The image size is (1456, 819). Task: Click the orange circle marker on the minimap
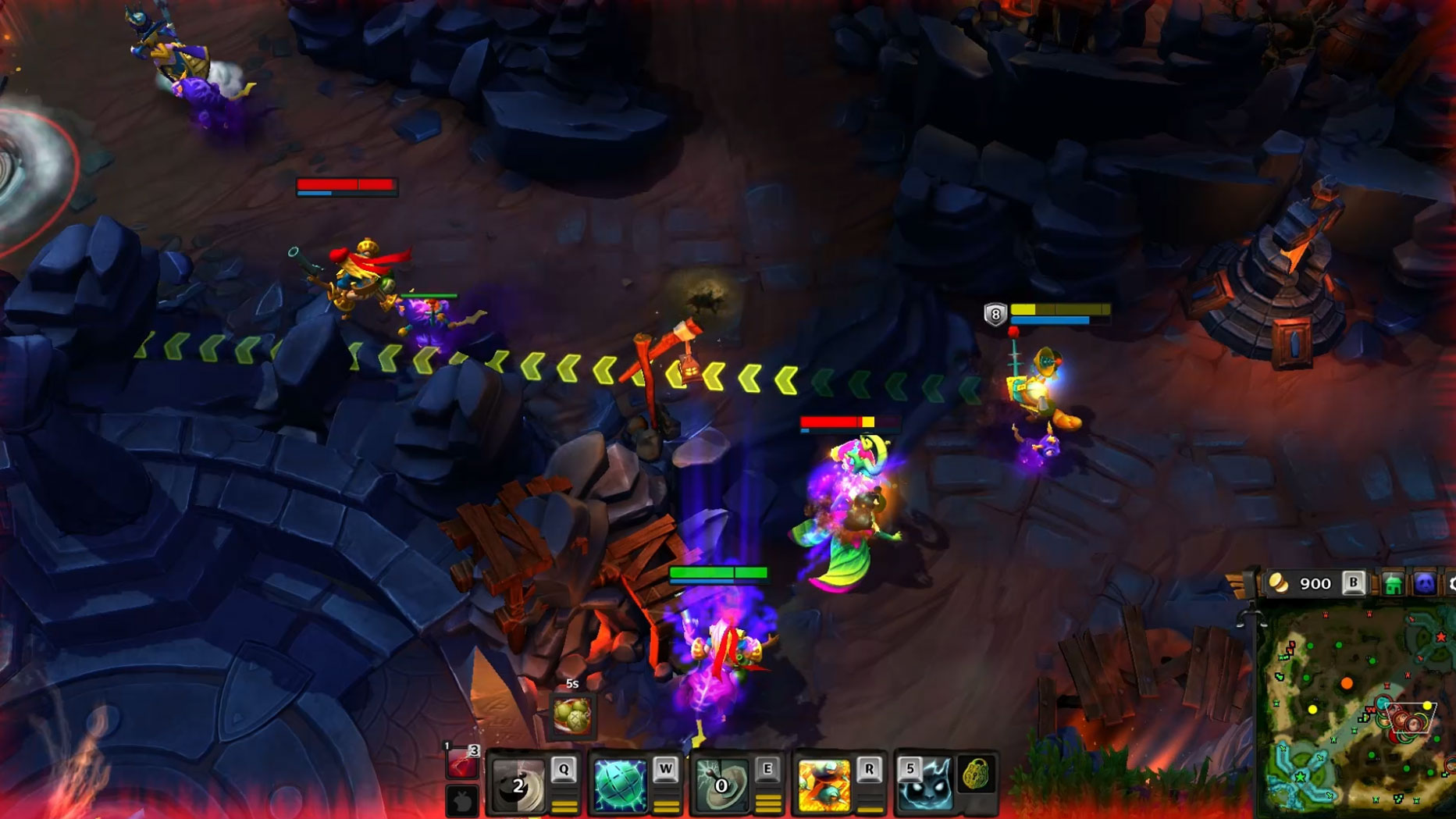pyautogui.click(x=1347, y=684)
